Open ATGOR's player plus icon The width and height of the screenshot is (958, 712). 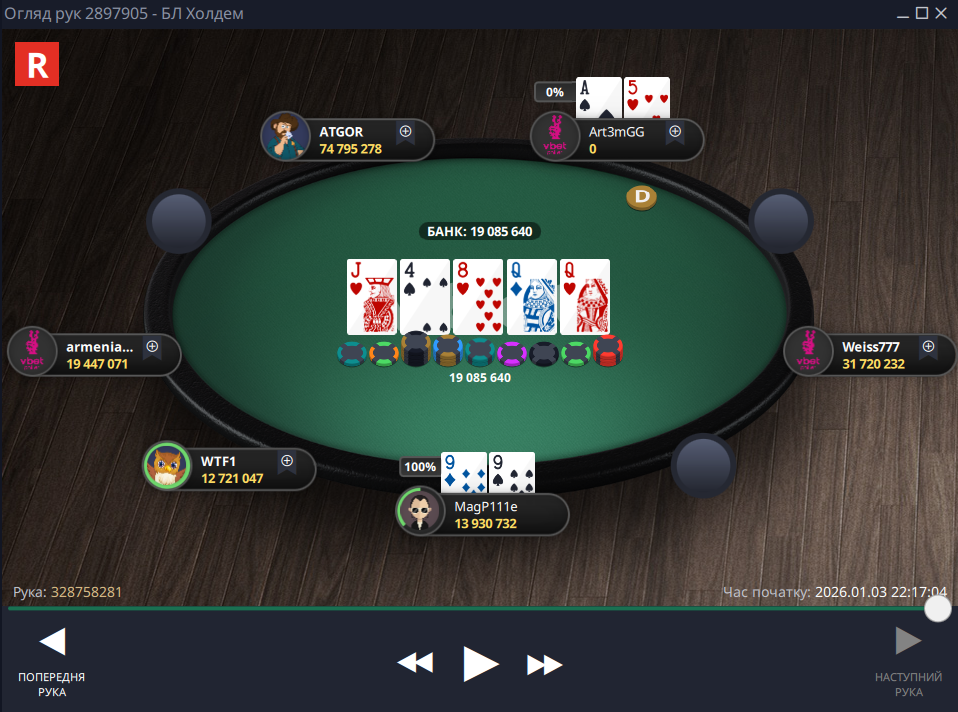pyautogui.click(x=406, y=131)
